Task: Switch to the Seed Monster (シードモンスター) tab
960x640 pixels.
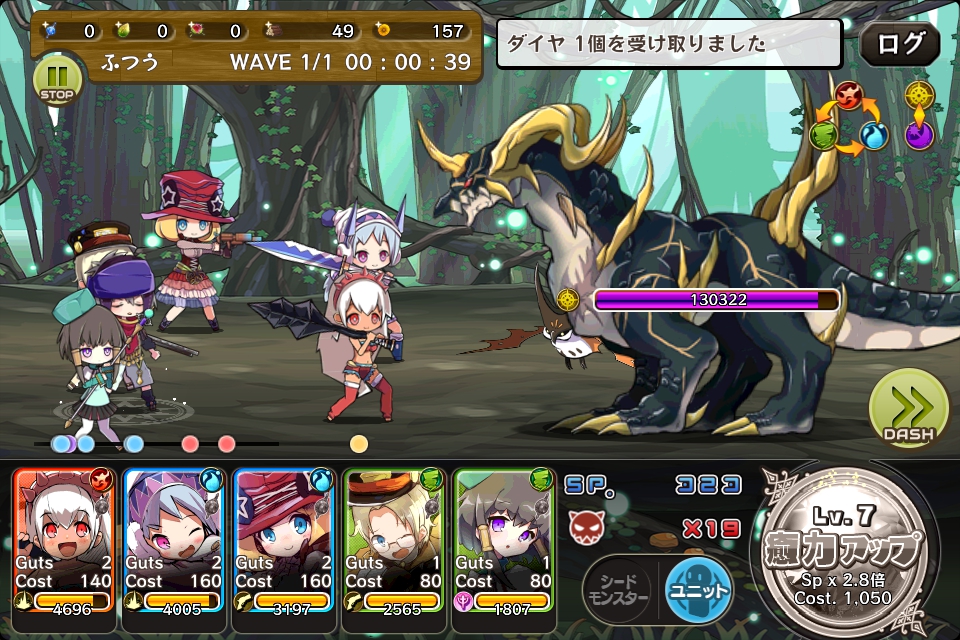Action: click(x=616, y=588)
